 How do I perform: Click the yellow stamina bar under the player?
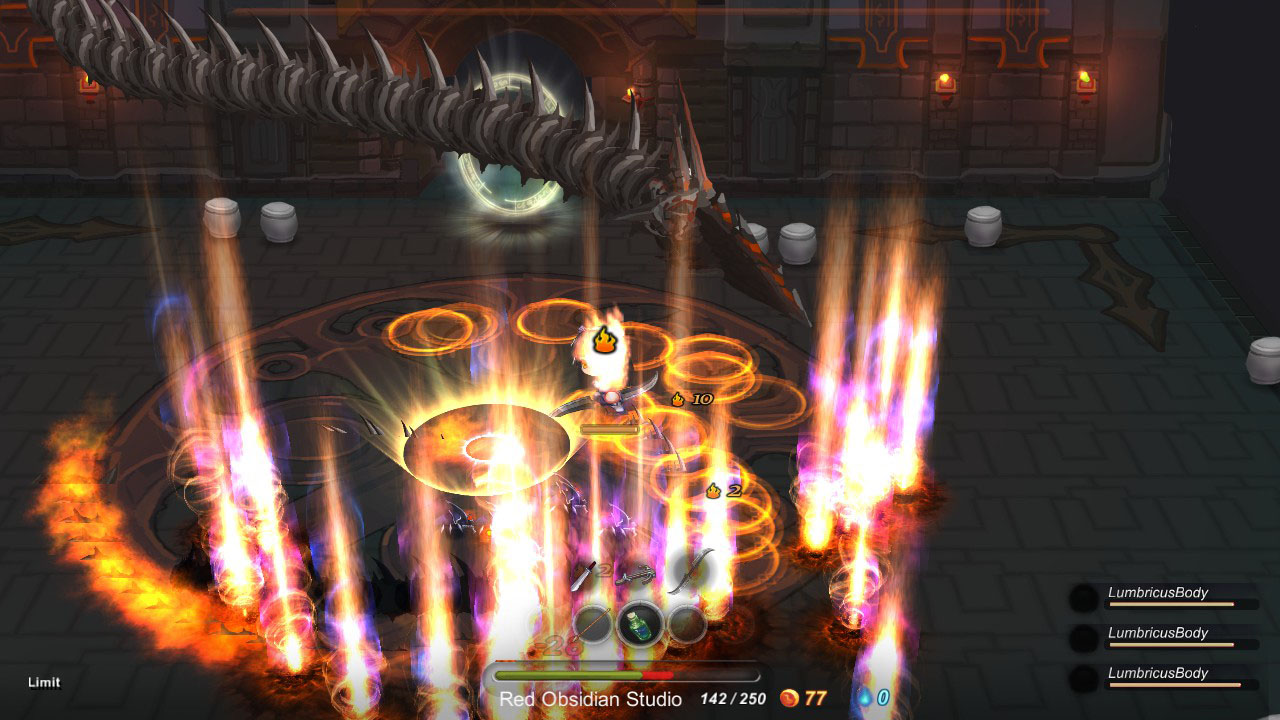[611, 427]
